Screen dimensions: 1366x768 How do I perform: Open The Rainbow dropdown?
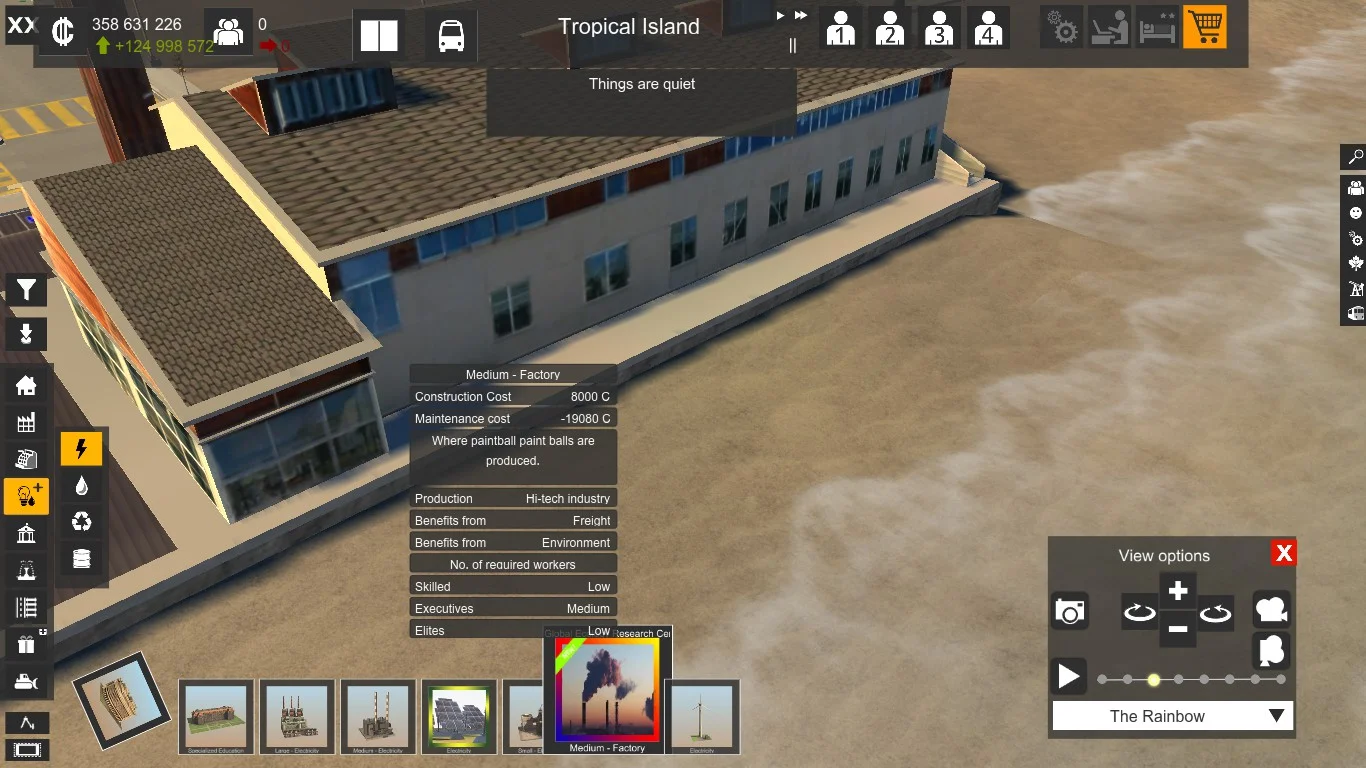[x=1172, y=716]
